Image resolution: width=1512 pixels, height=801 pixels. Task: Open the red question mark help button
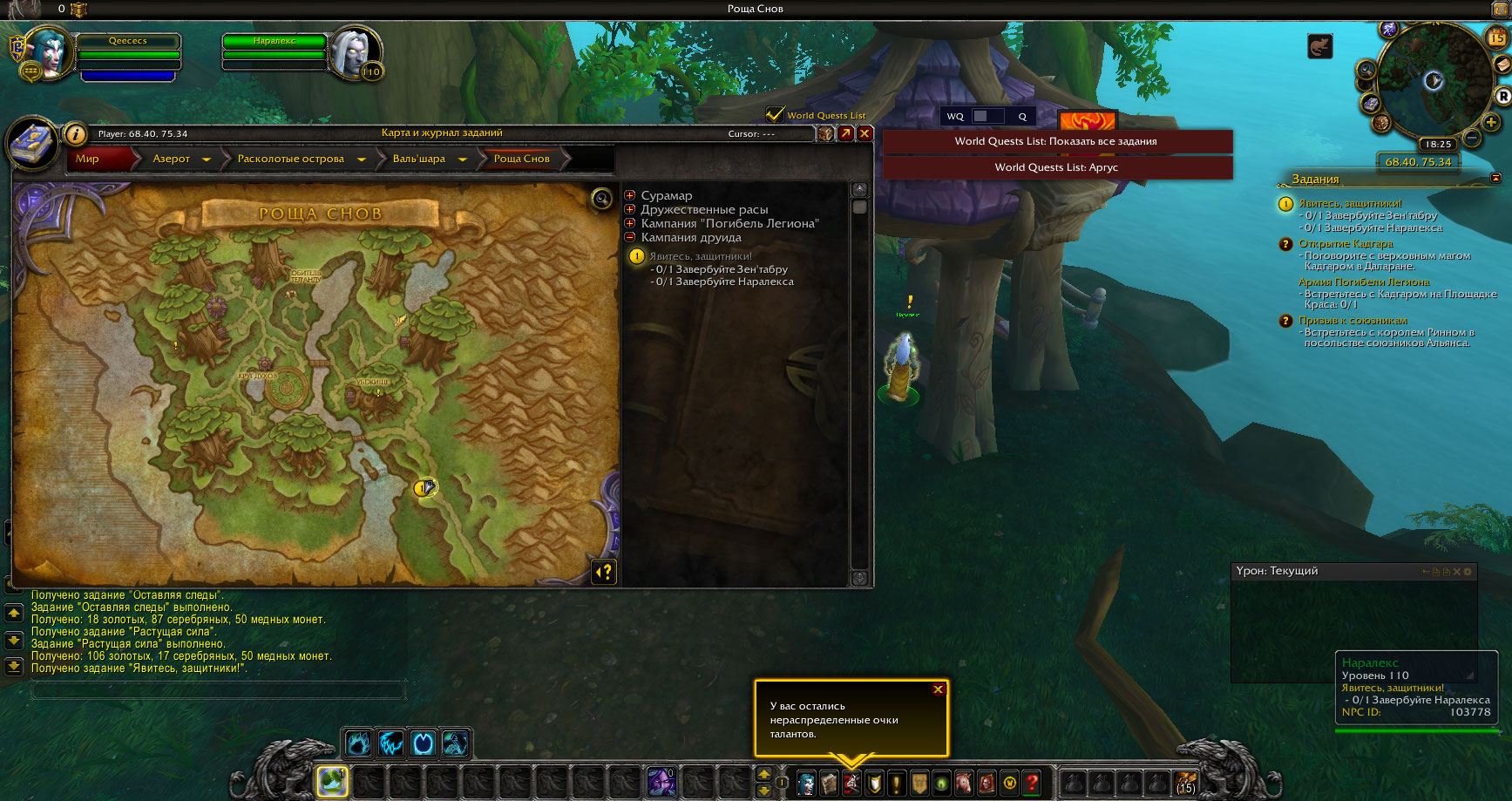(1033, 783)
